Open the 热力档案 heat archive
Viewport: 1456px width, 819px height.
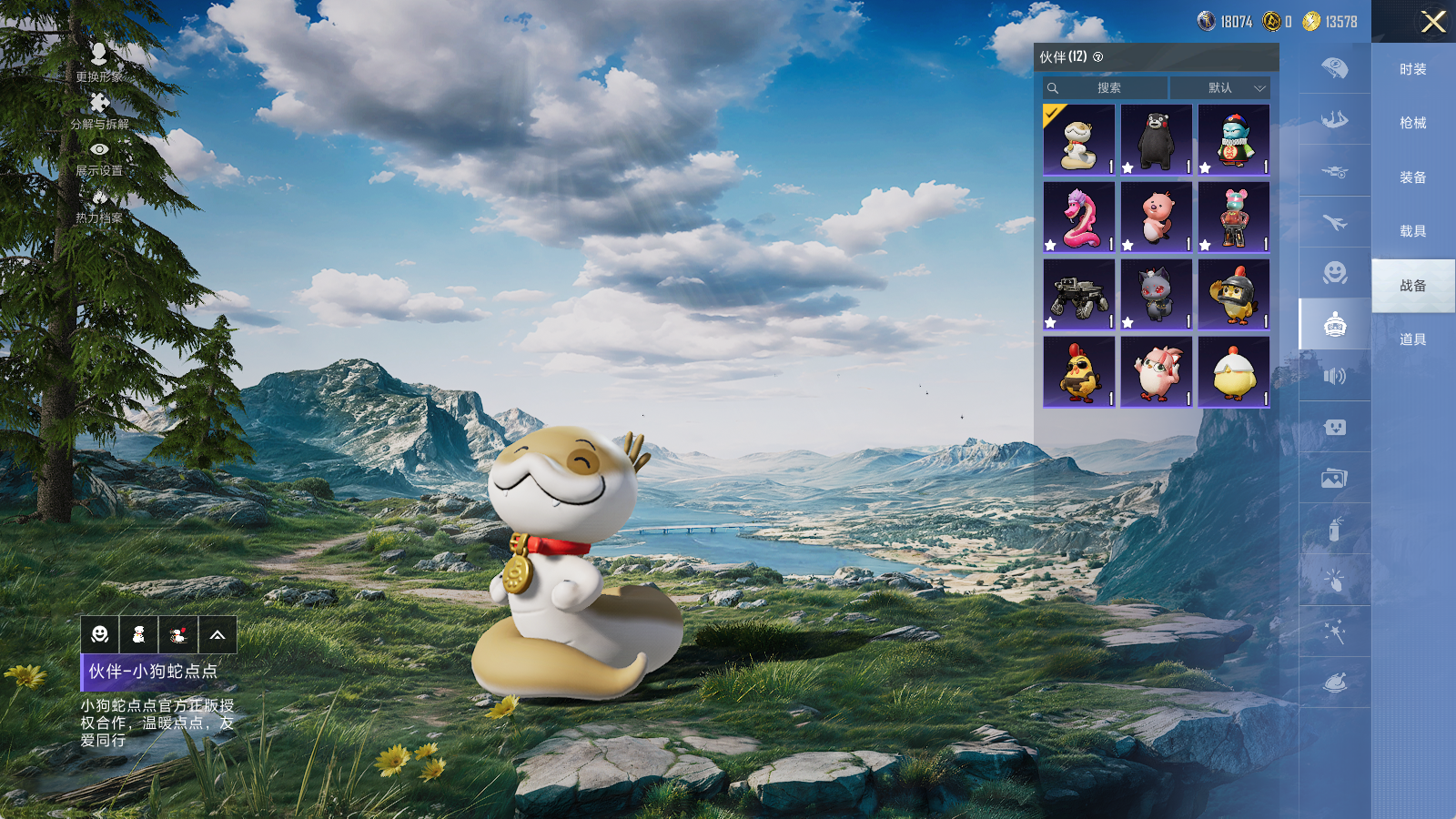coord(99,205)
